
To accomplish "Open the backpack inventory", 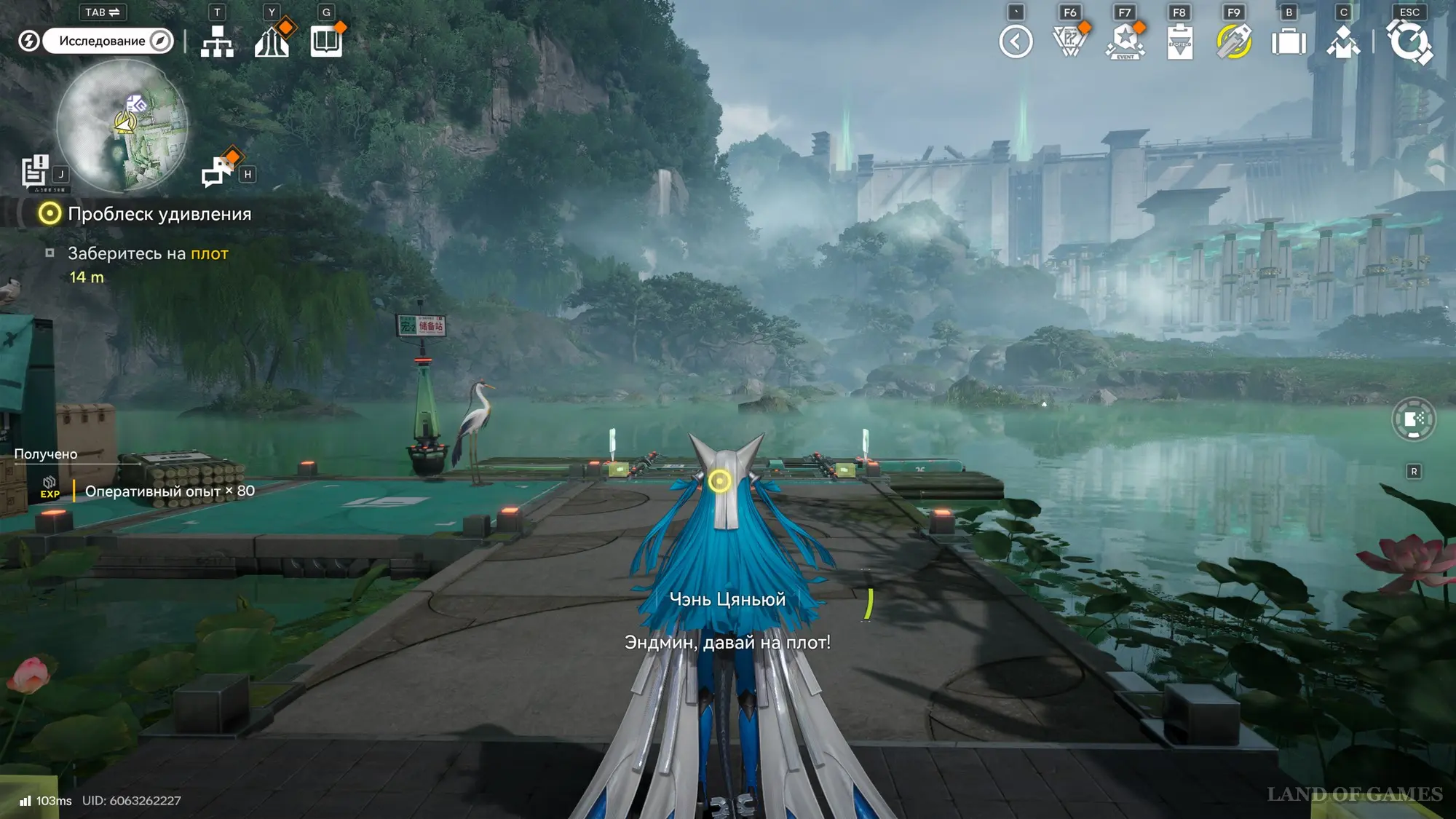I will (x=1289, y=41).
